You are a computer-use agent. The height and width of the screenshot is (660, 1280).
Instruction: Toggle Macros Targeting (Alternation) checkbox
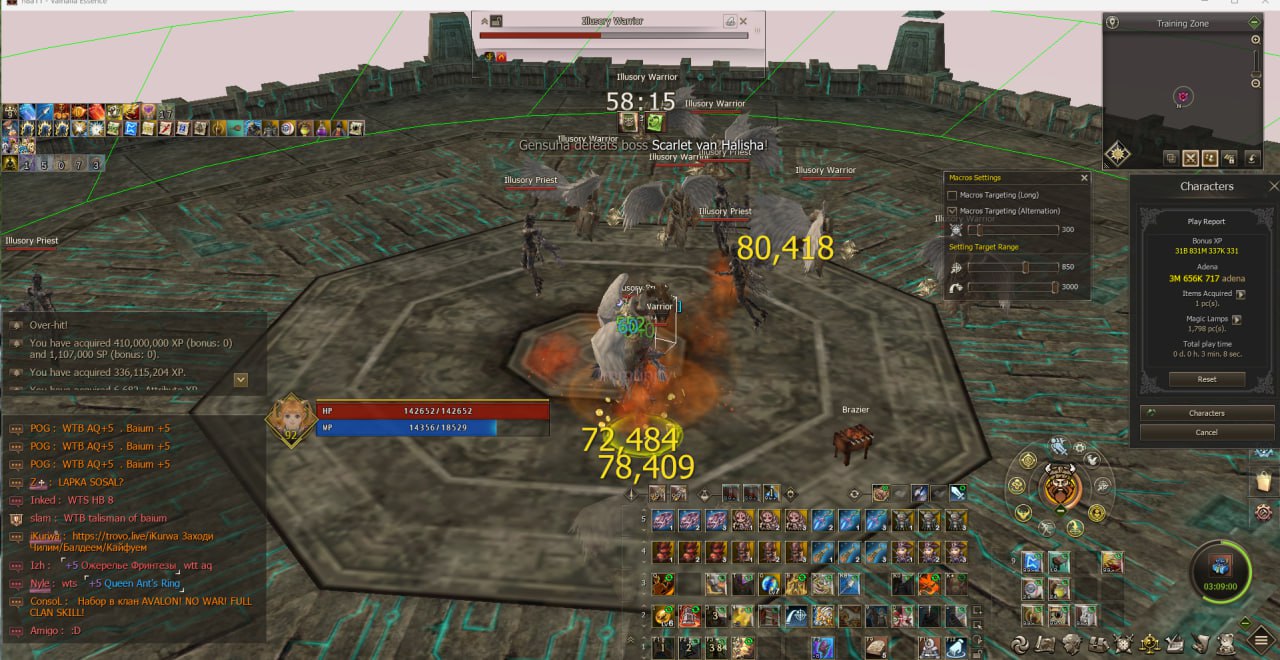pyautogui.click(x=952, y=211)
